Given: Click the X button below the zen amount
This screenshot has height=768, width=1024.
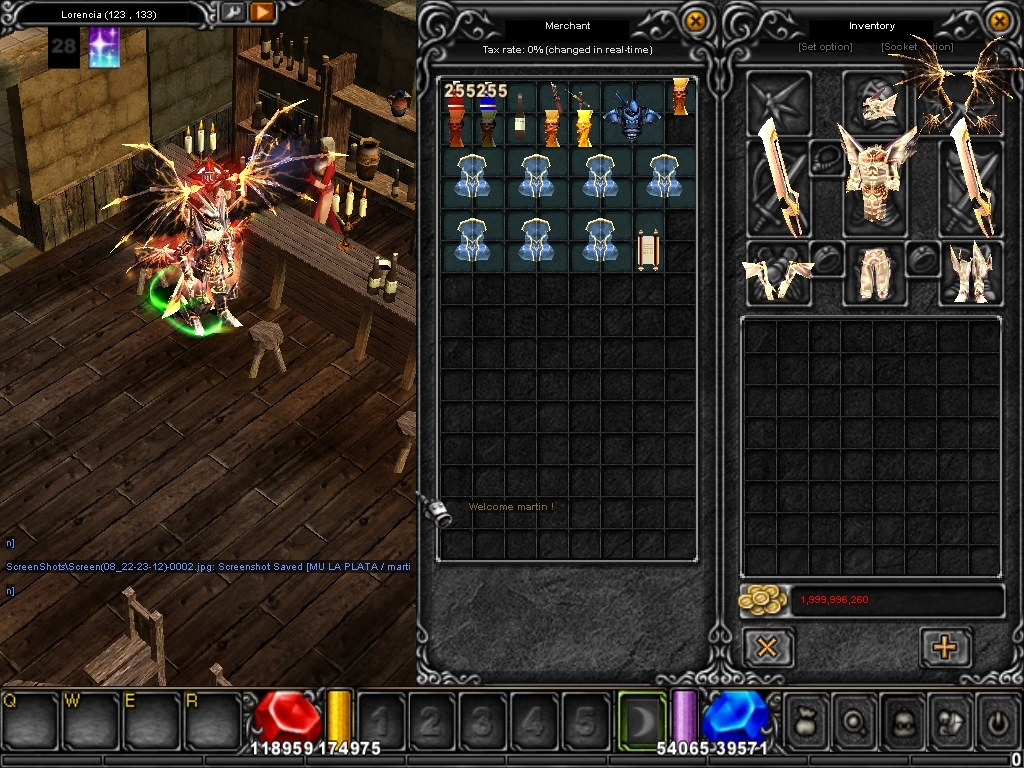Looking at the screenshot, I should tap(767, 647).
